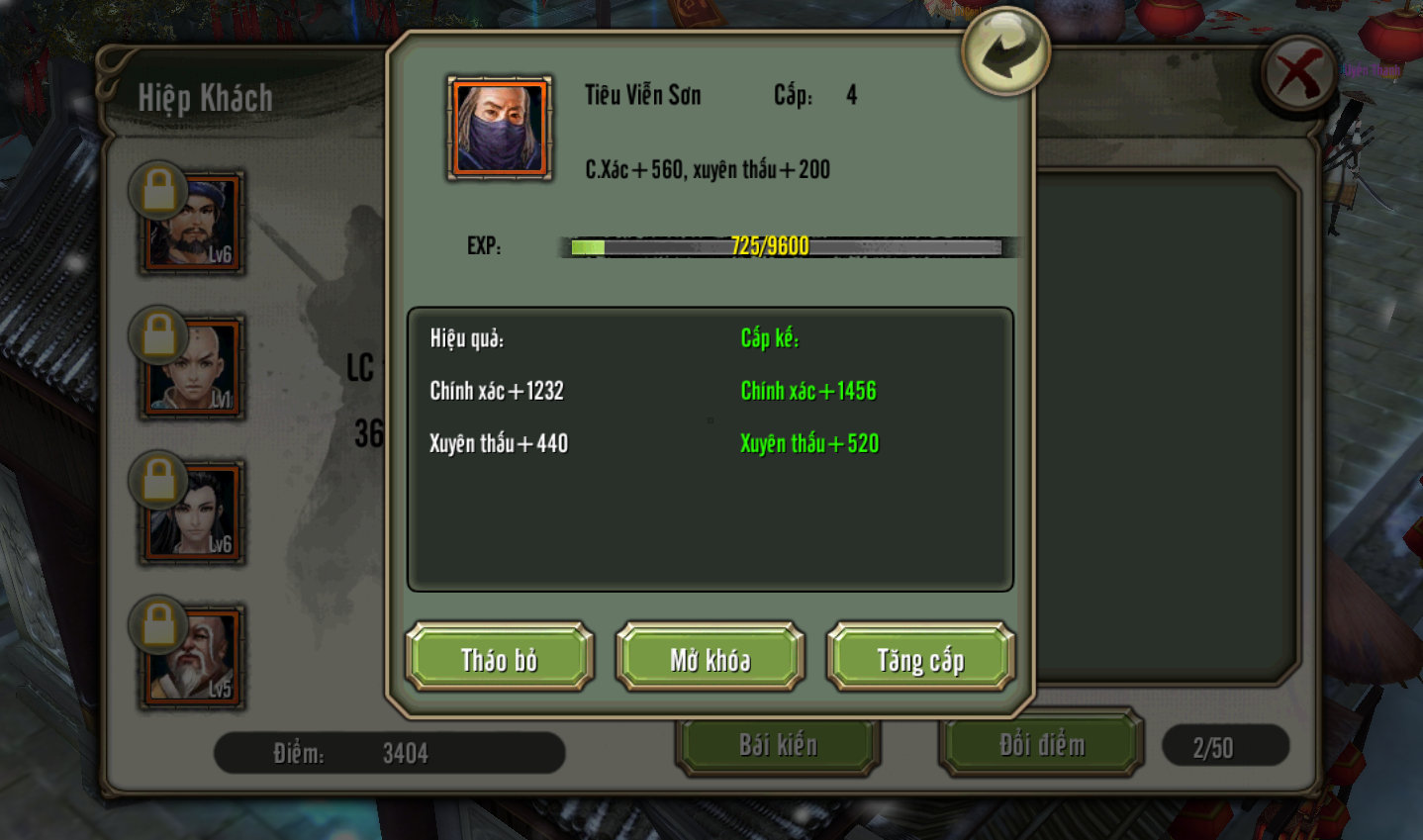Pick the bald monk hero portrait
The width and height of the screenshot is (1423, 840).
coord(194,368)
